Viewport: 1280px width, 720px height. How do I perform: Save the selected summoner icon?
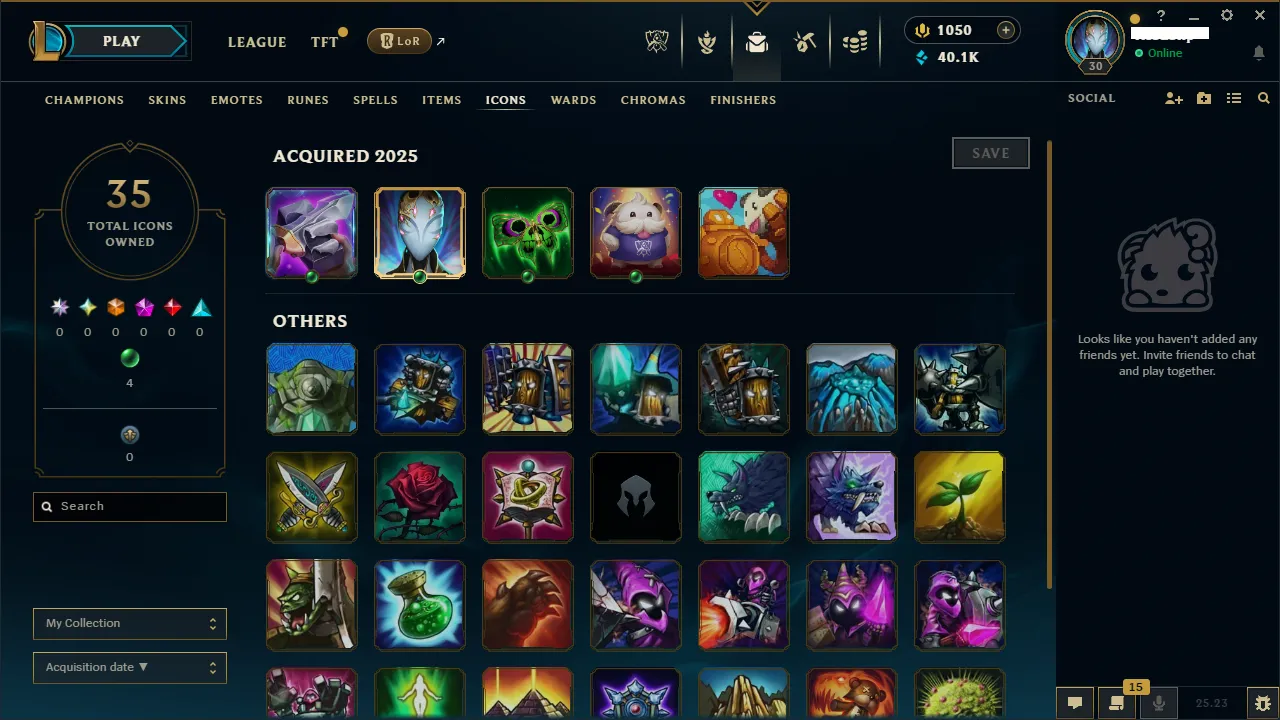point(990,153)
